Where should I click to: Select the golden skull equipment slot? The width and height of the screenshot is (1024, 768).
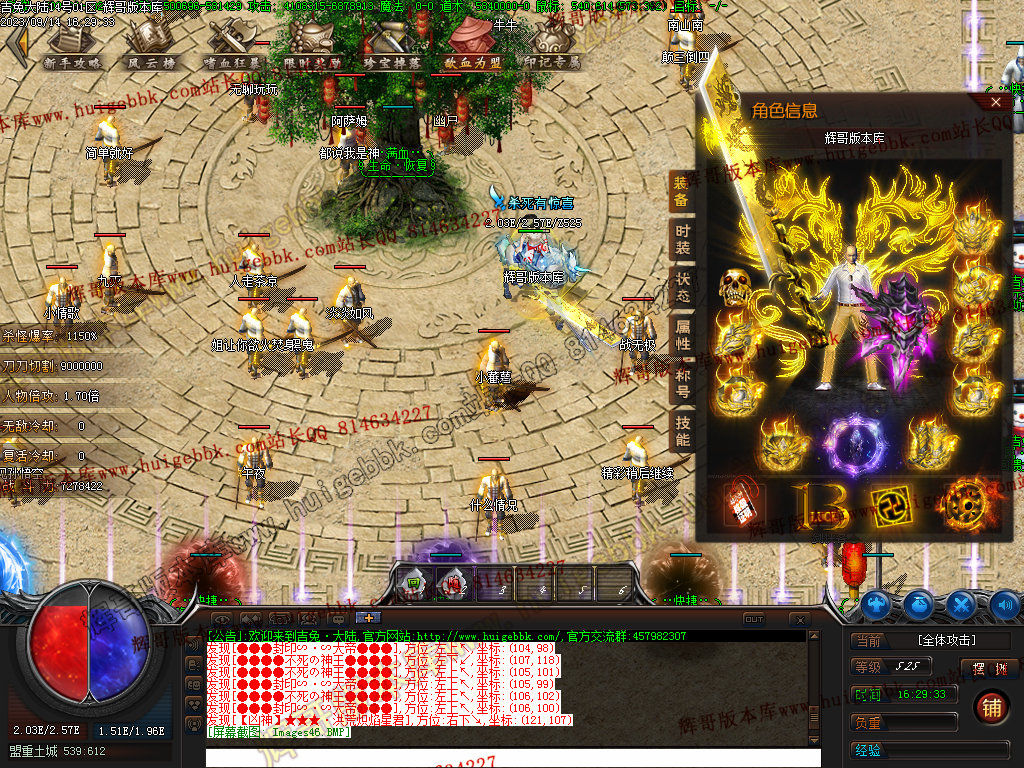pyautogui.click(x=736, y=288)
